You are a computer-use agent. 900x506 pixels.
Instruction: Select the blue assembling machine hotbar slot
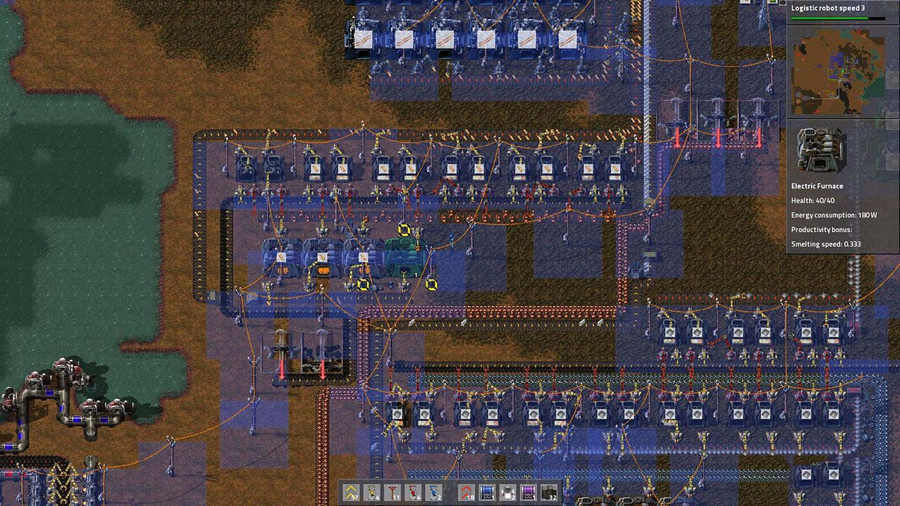point(486,491)
